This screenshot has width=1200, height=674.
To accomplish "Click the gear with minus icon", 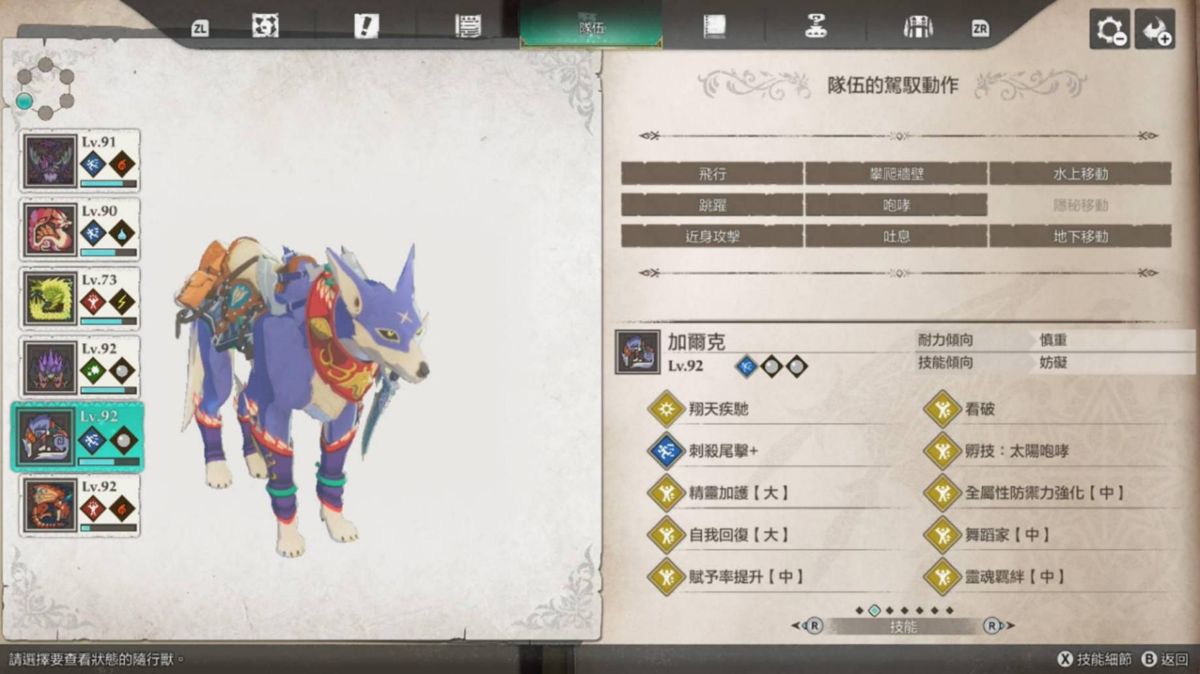I will pos(1110,29).
